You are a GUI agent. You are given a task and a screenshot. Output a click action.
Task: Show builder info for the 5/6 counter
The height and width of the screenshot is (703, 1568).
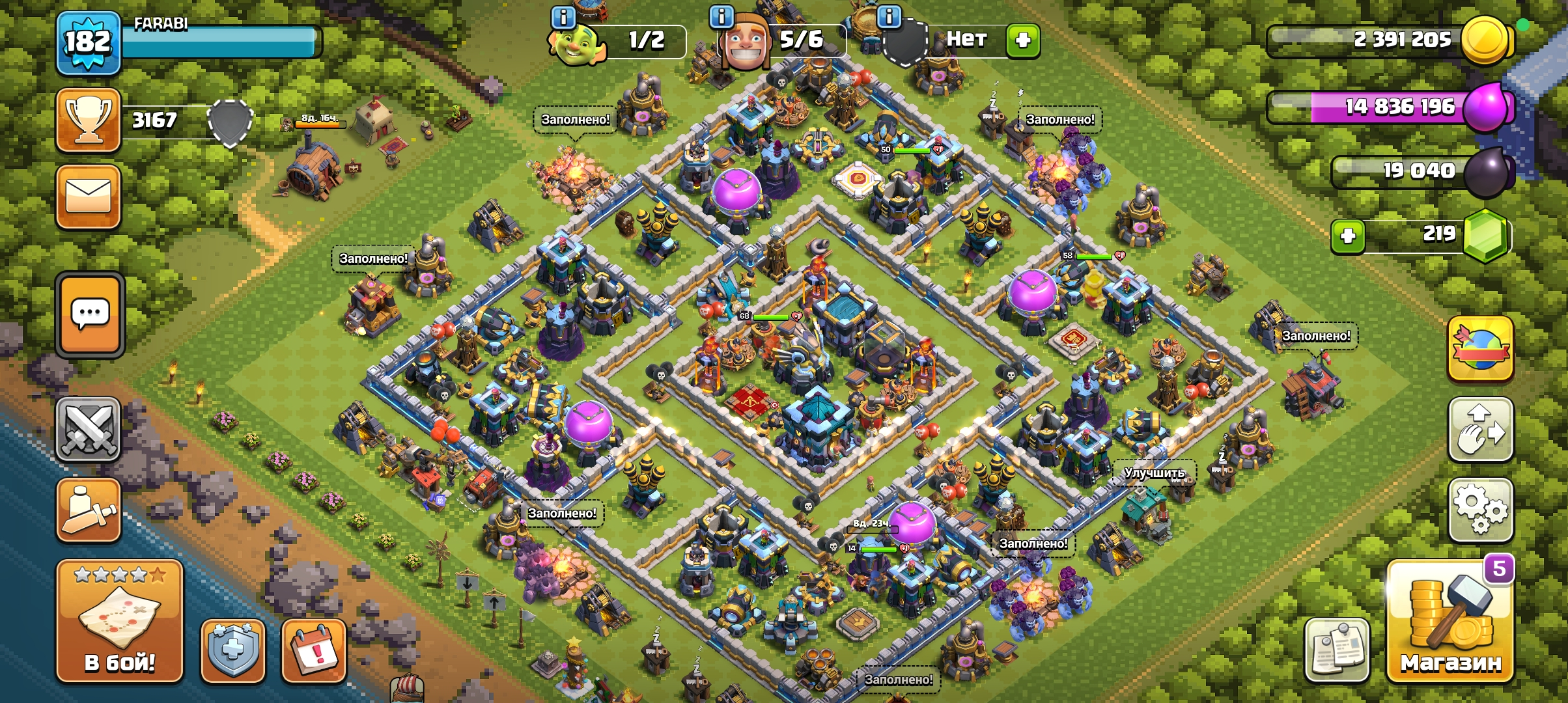[721, 17]
